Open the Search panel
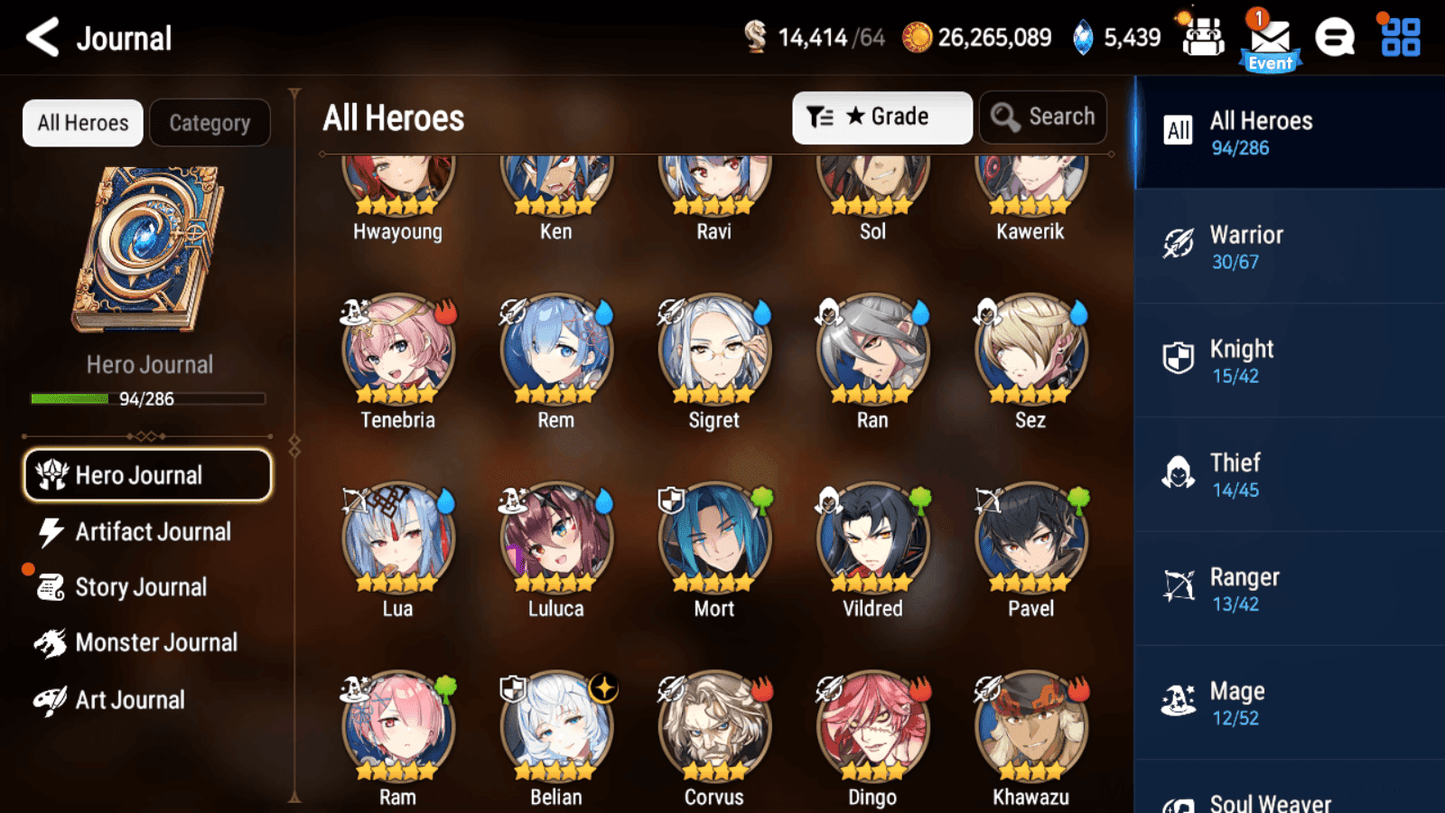1445x813 pixels. (x=1043, y=117)
